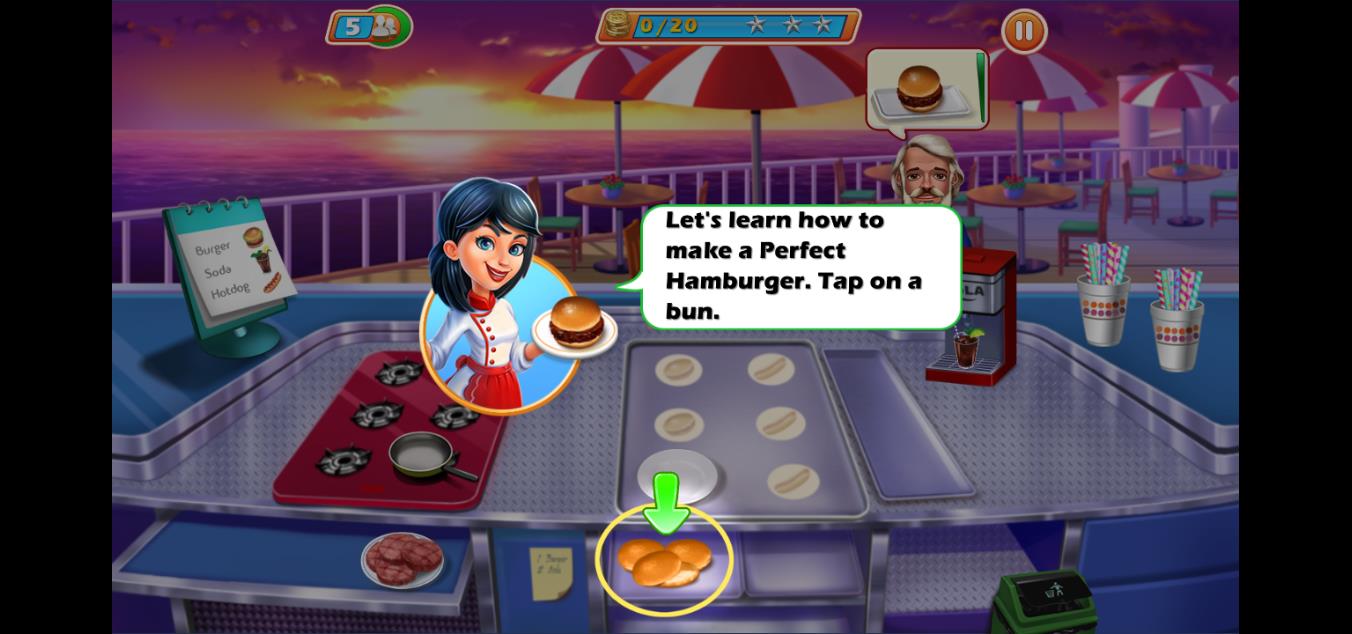Pause the game with the round button

click(x=1023, y=31)
